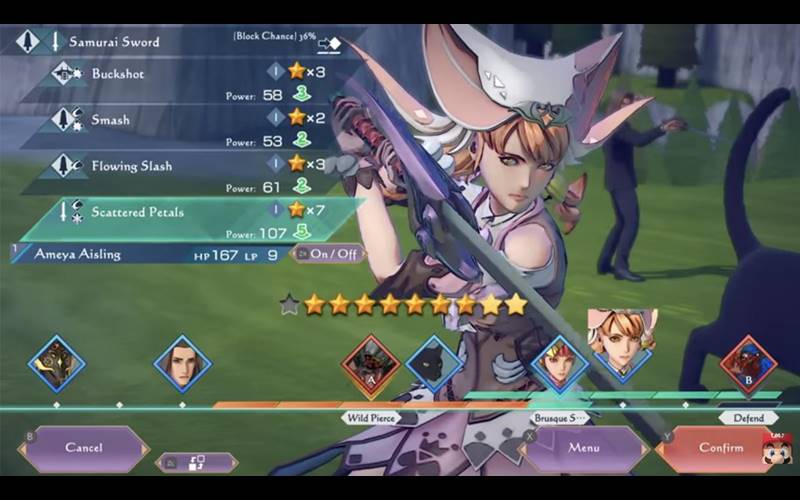Click enemy B's portrait on the timeline

click(x=748, y=364)
